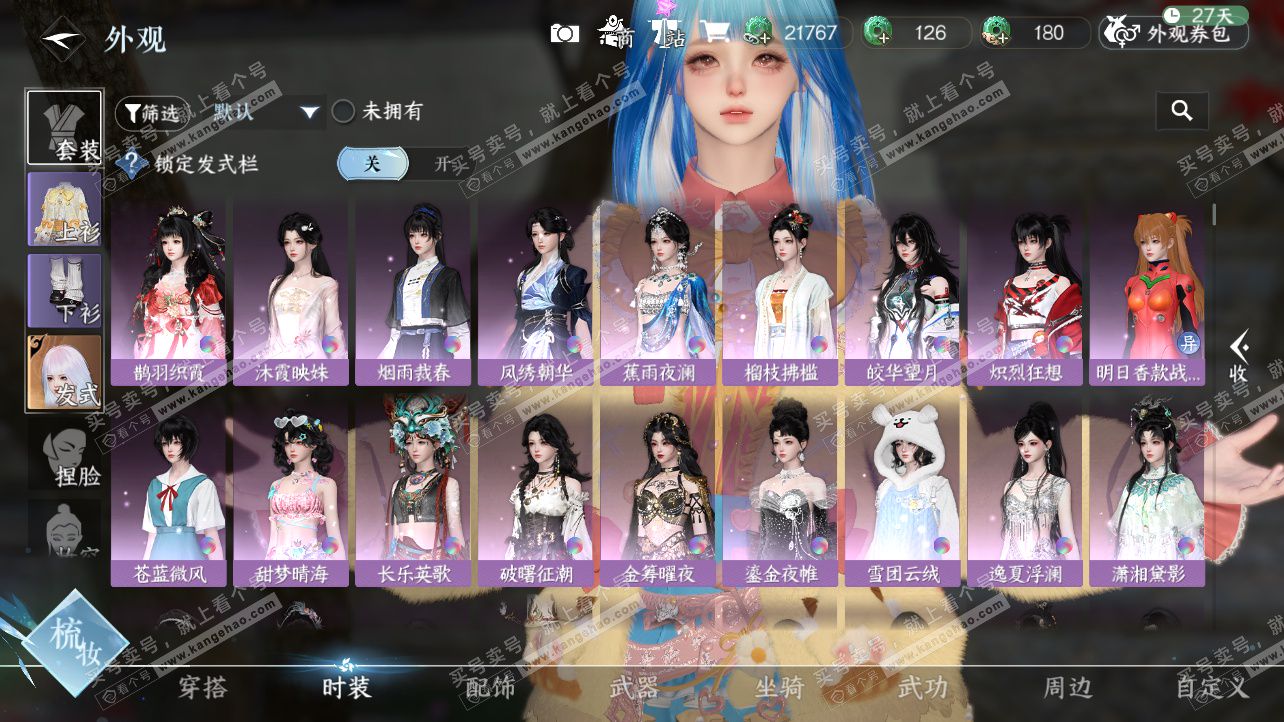Tick the 未拥有 unowned checkbox
Screen dimensions: 1284x722
click(x=344, y=112)
